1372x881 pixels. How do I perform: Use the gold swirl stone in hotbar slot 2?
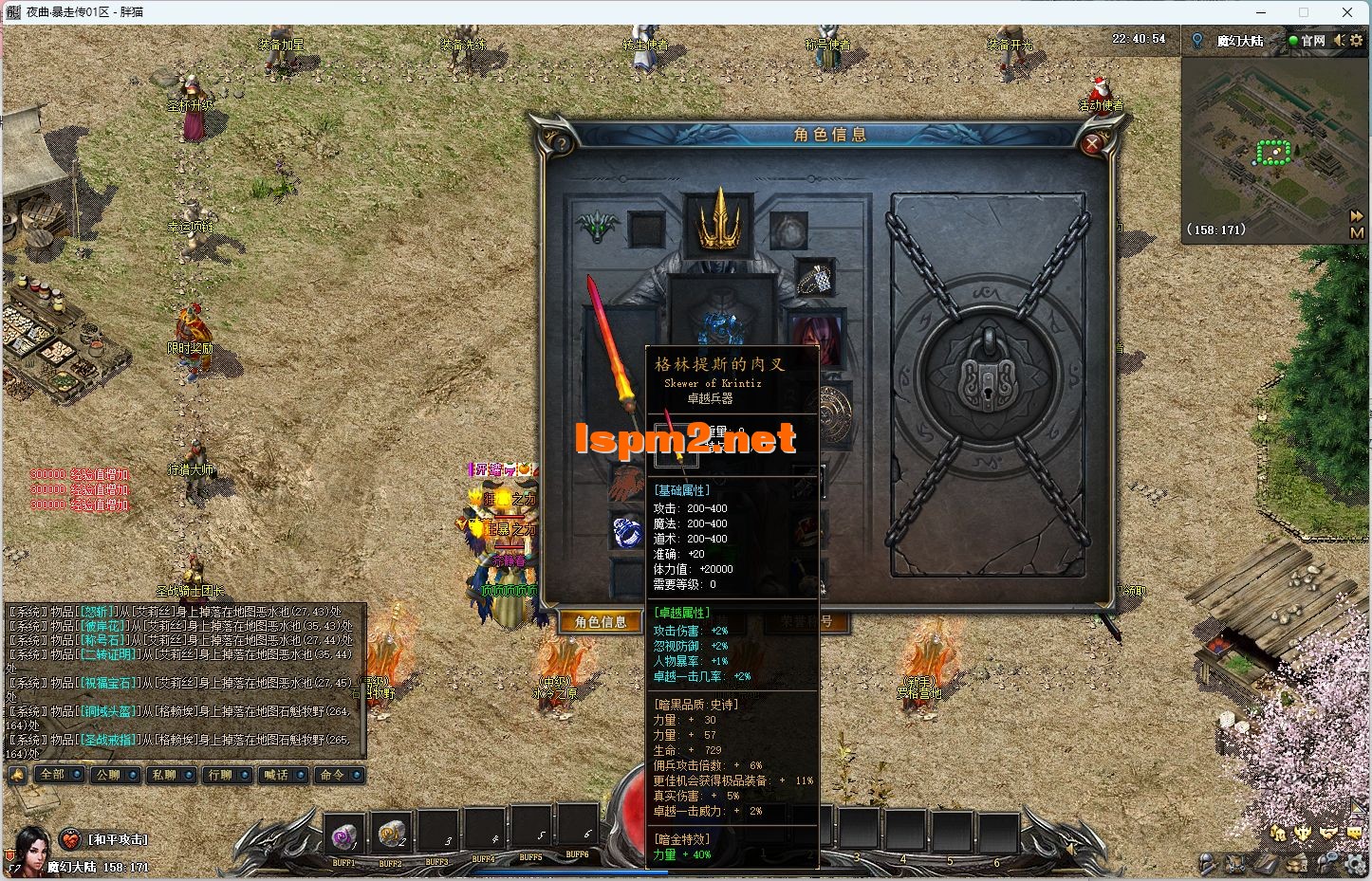(390, 835)
